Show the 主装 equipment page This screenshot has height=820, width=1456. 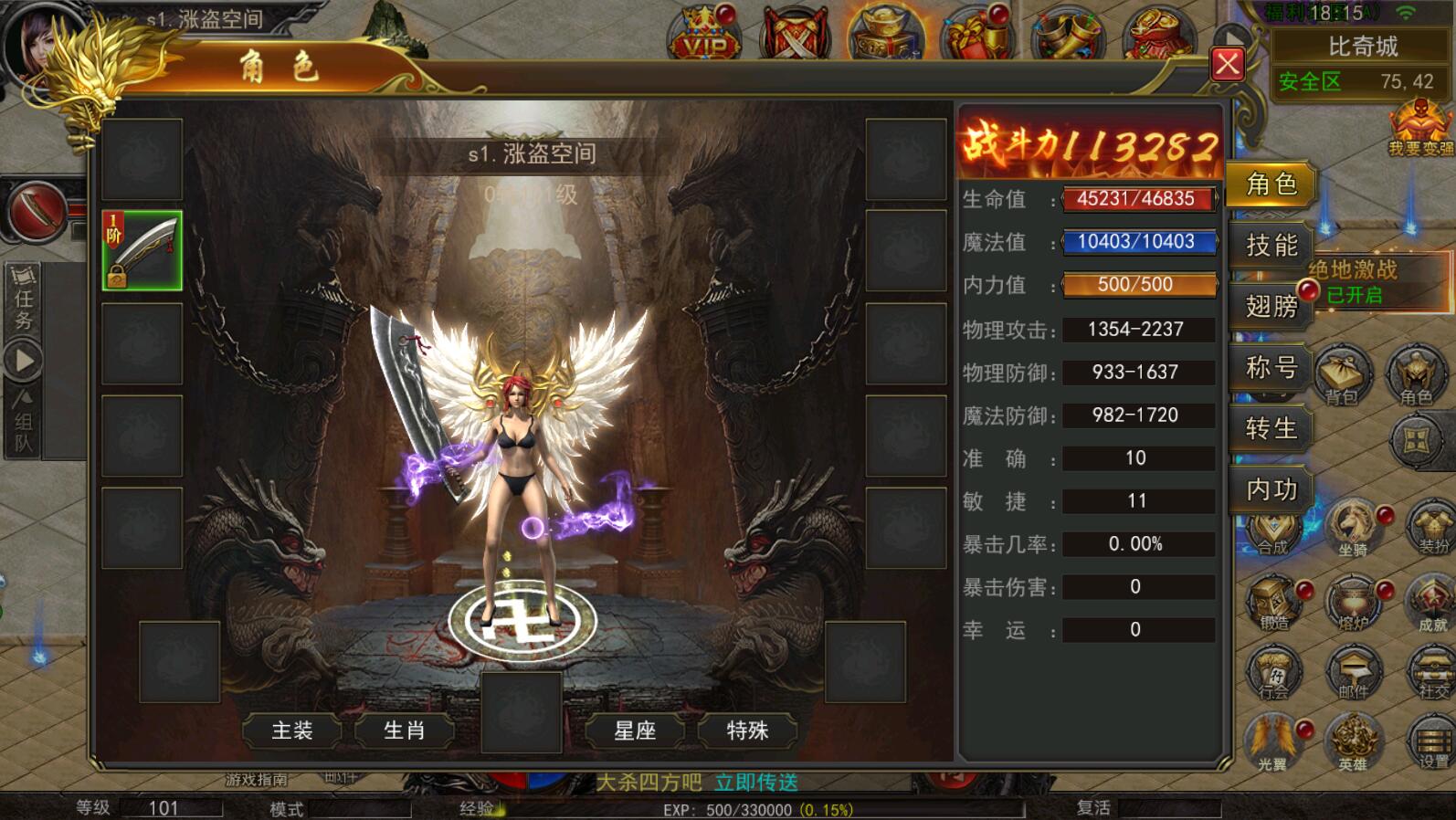[x=292, y=730]
